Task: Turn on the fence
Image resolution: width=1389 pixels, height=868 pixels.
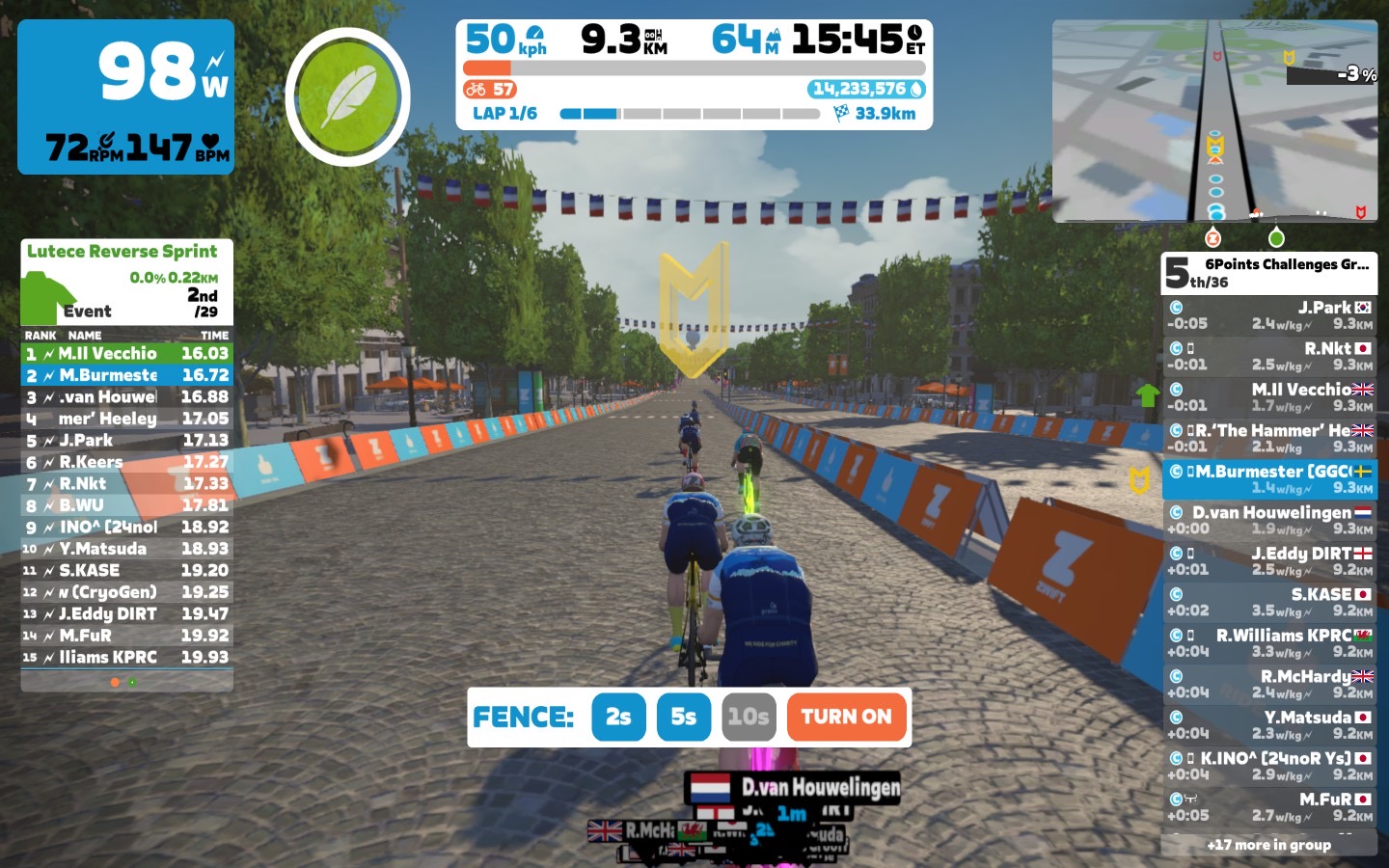Action: tap(846, 717)
